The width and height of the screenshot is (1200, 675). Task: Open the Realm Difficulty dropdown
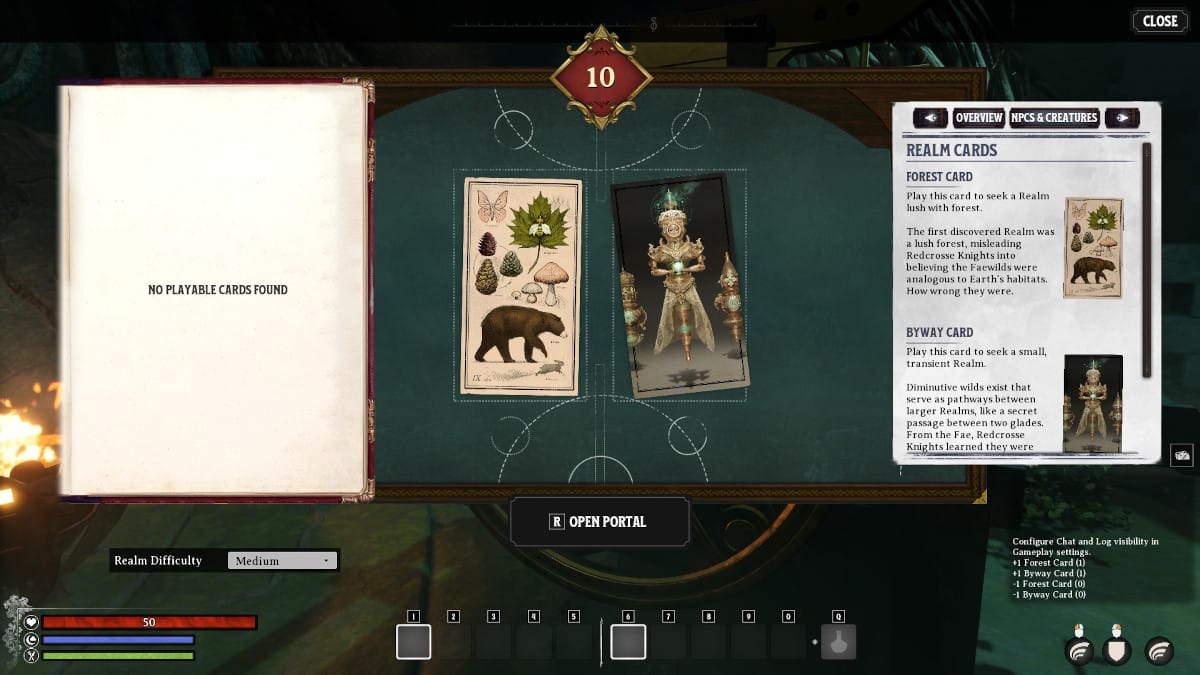[x=283, y=561]
